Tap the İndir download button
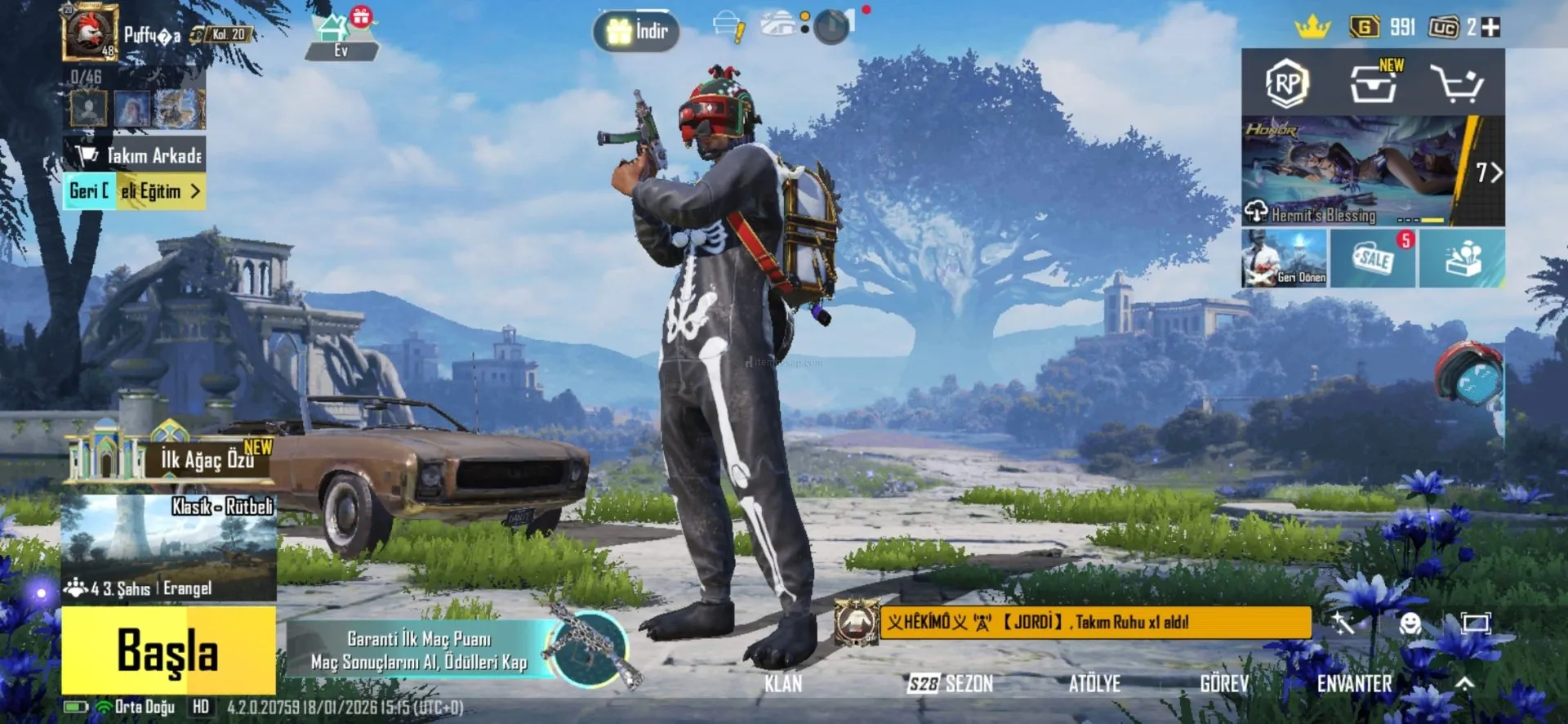This screenshot has height=724, width=1568. tap(637, 31)
